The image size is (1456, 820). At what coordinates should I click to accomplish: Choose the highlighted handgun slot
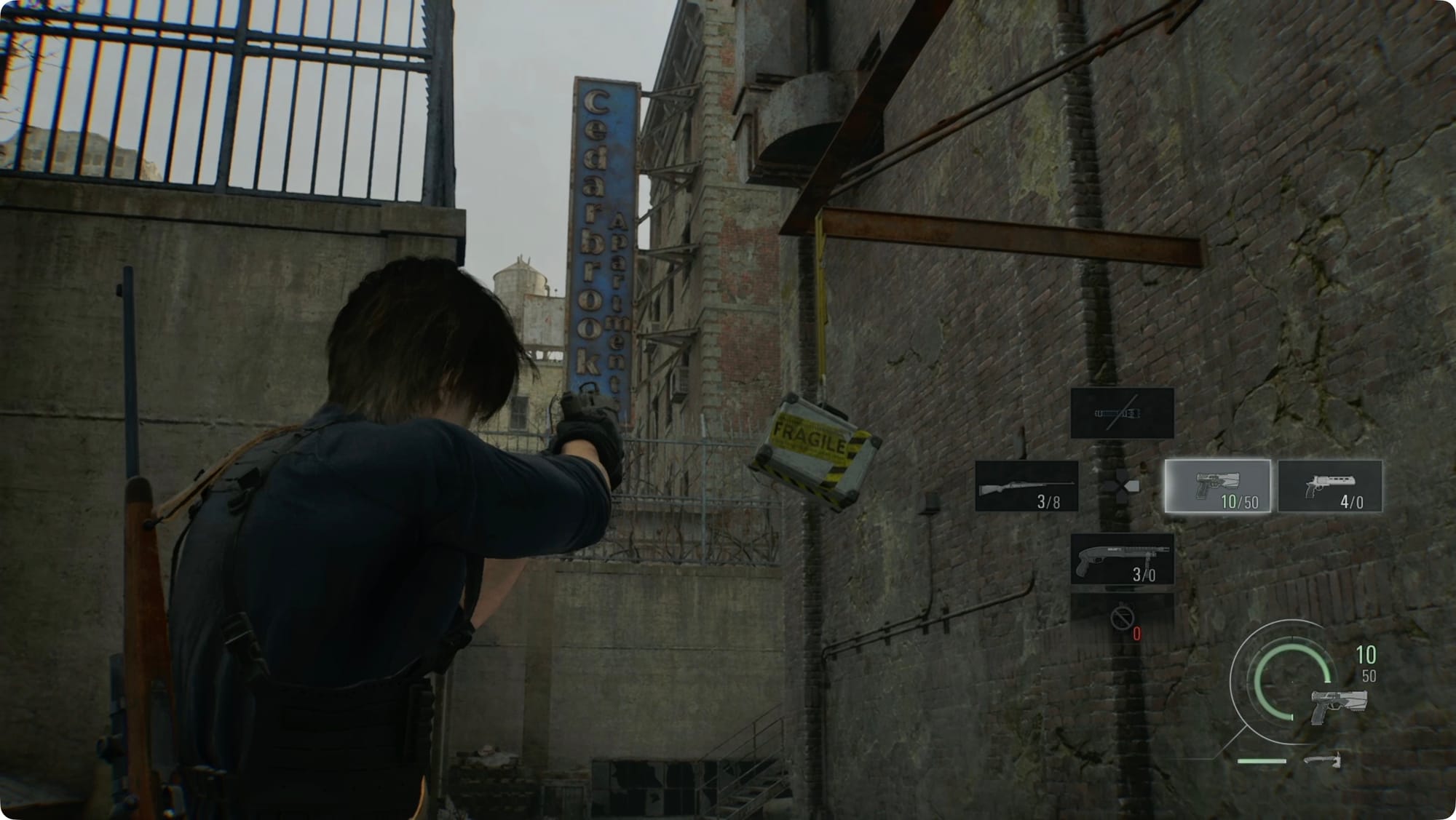pos(1217,486)
